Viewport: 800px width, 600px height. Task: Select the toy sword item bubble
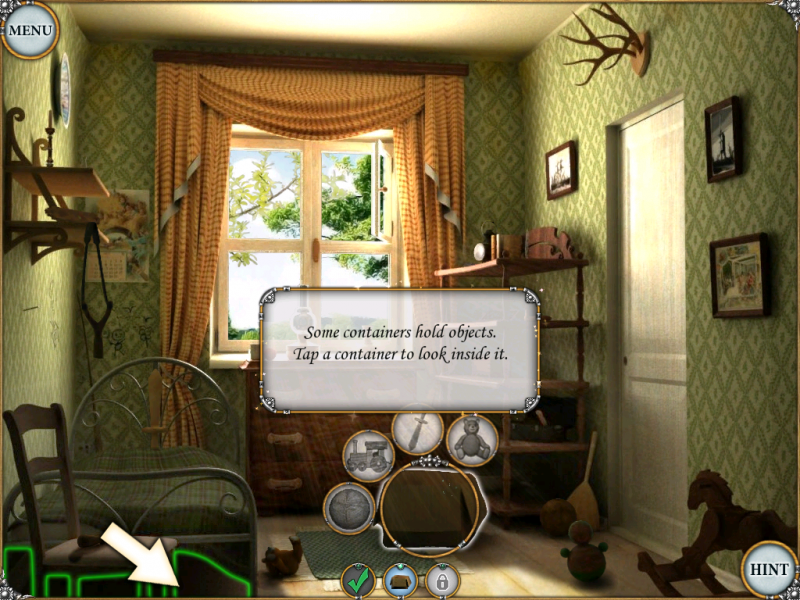(418, 432)
